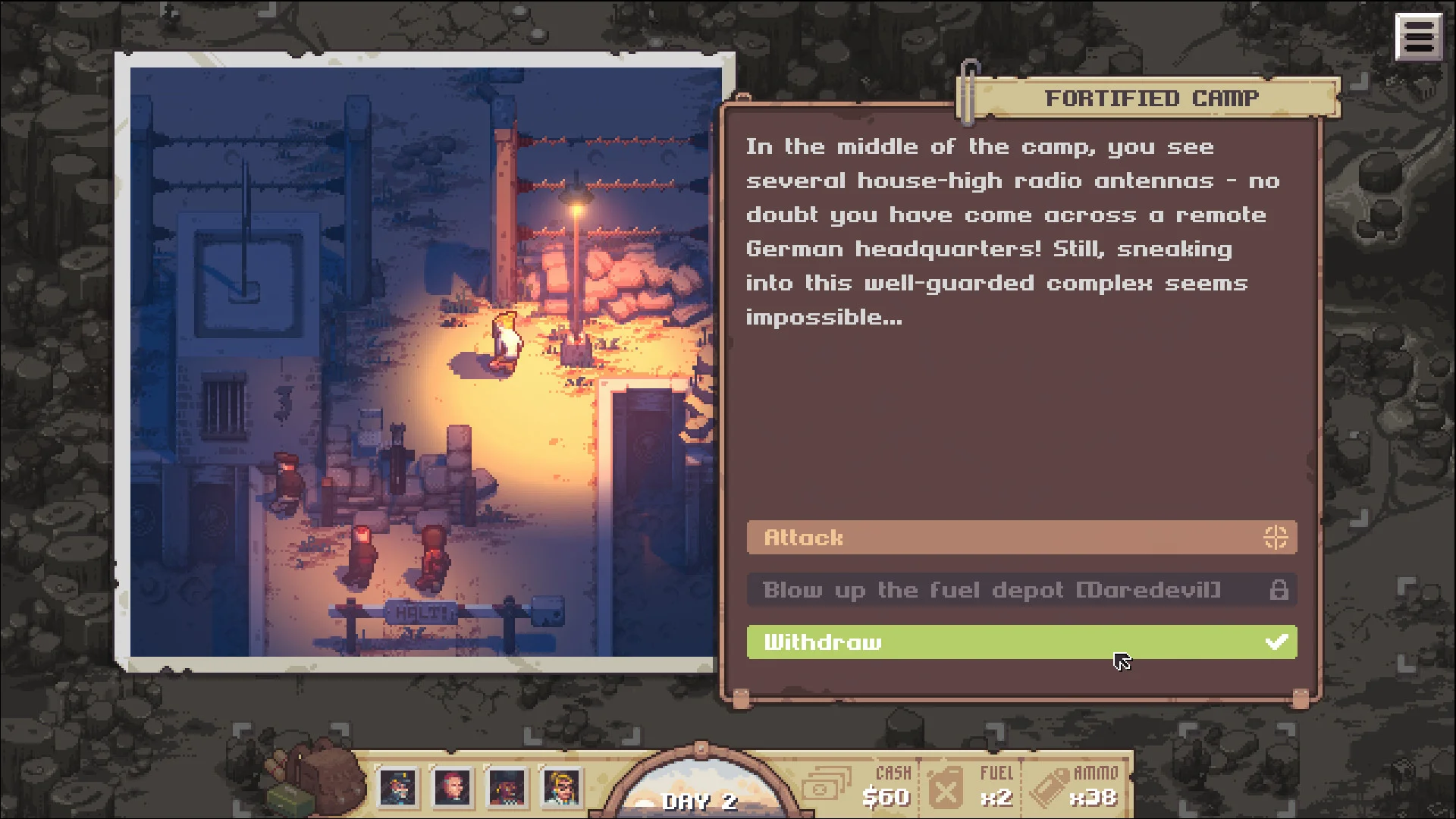Choose the Attack option

[x=1021, y=538]
